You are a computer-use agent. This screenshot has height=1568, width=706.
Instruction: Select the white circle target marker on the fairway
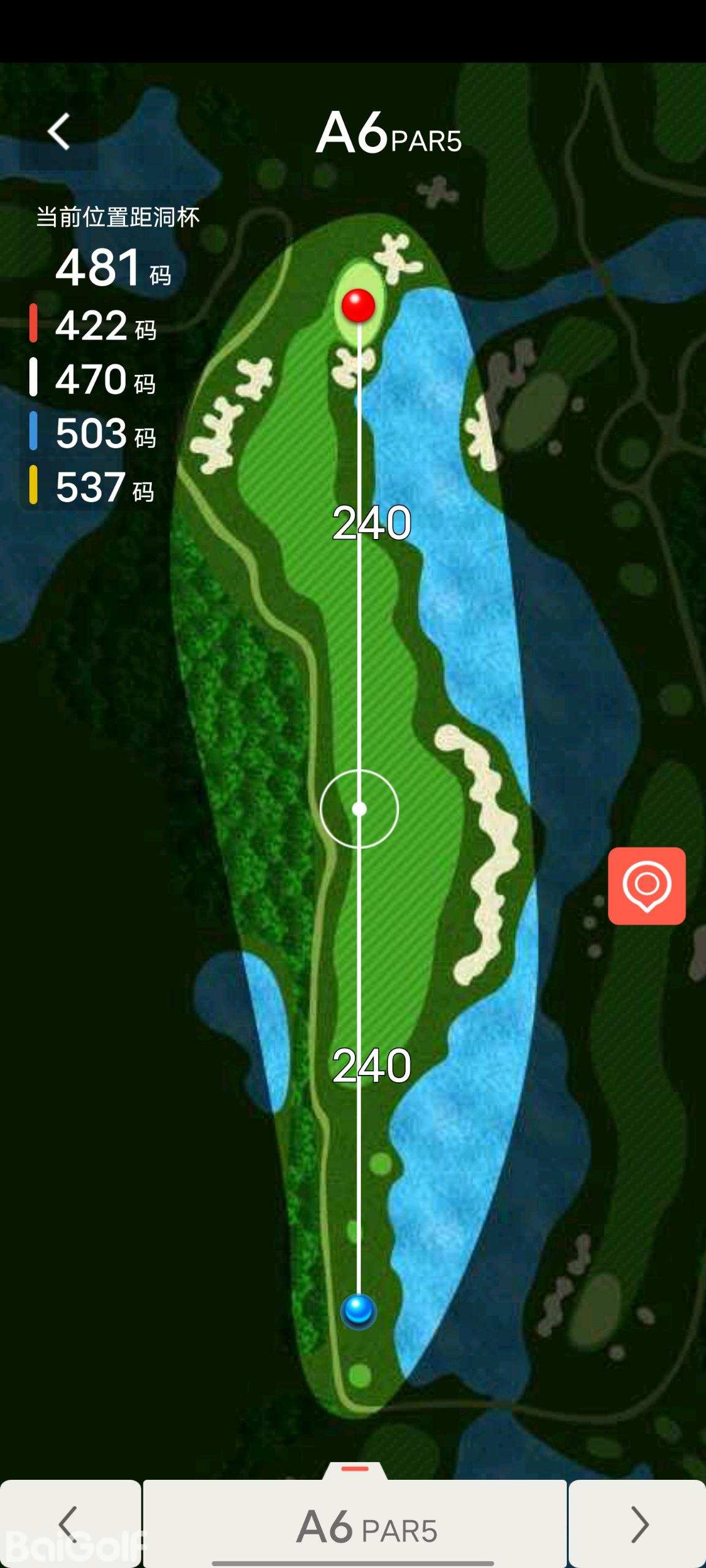(x=359, y=809)
